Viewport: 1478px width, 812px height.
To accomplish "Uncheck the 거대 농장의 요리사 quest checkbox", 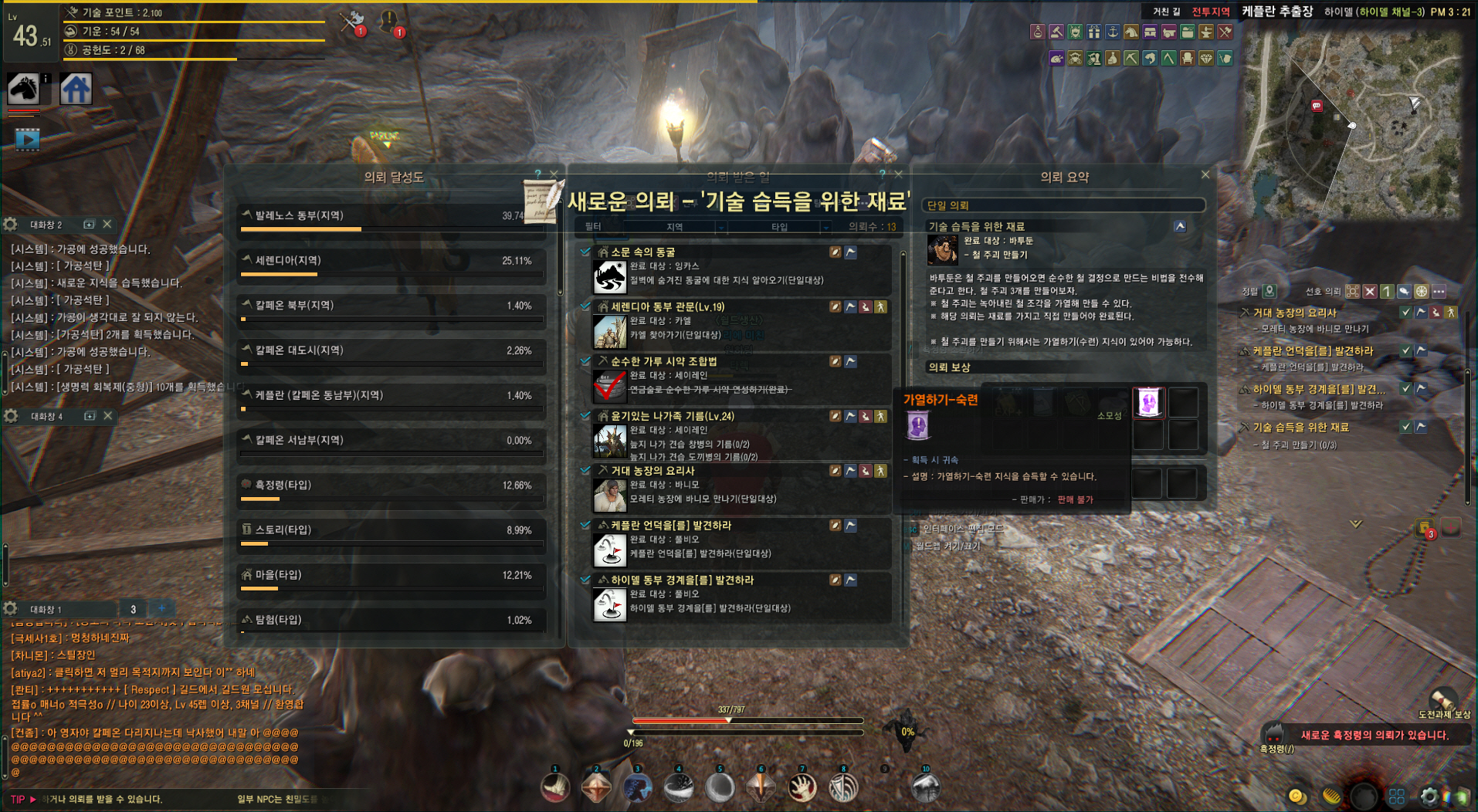I will (x=585, y=470).
